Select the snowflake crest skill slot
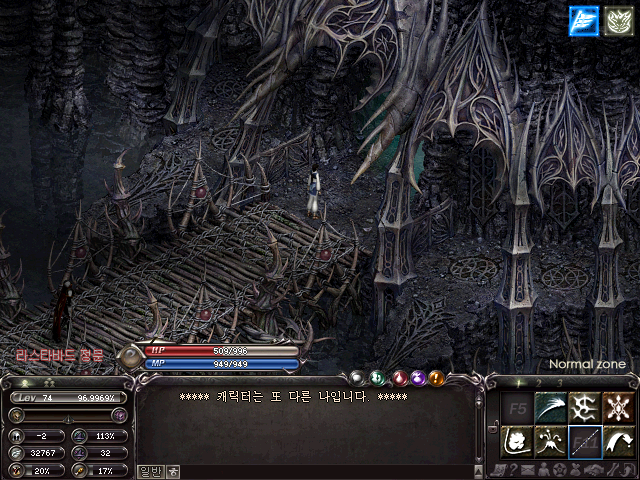The width and height of the screenshot is (640, 480). point(617,407)
